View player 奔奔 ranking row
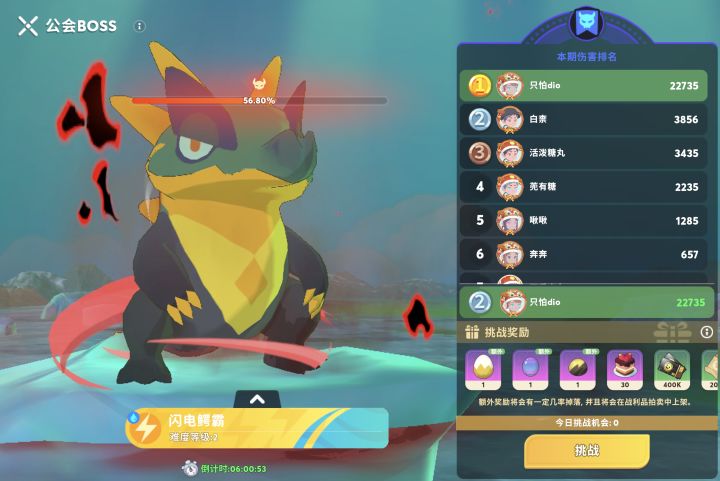The image size is (720, 481). (x=586, y=254)
